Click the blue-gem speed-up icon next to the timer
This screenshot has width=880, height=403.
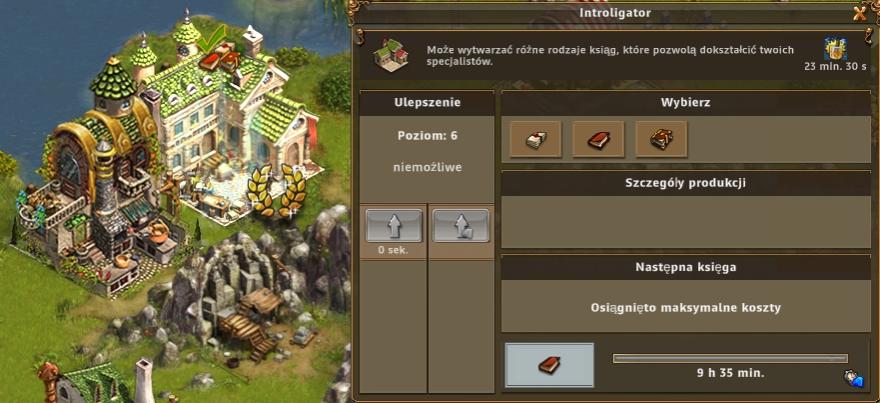[x=855, y=378]
